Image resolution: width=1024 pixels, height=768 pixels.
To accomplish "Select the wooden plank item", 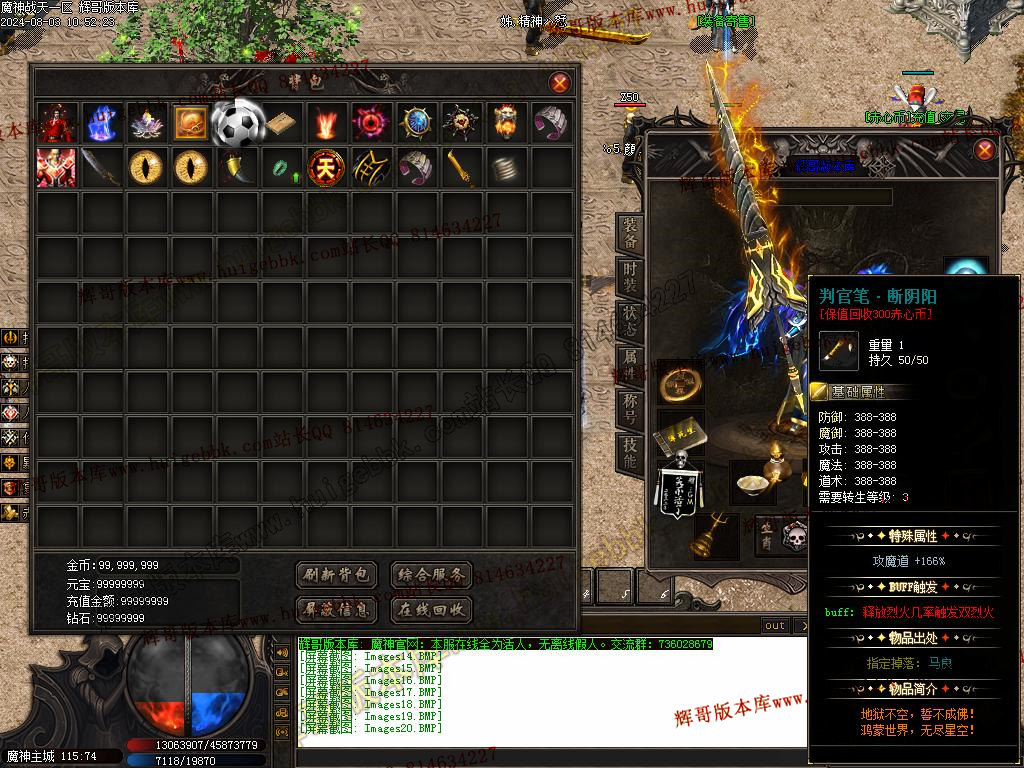I will (281, 122).
